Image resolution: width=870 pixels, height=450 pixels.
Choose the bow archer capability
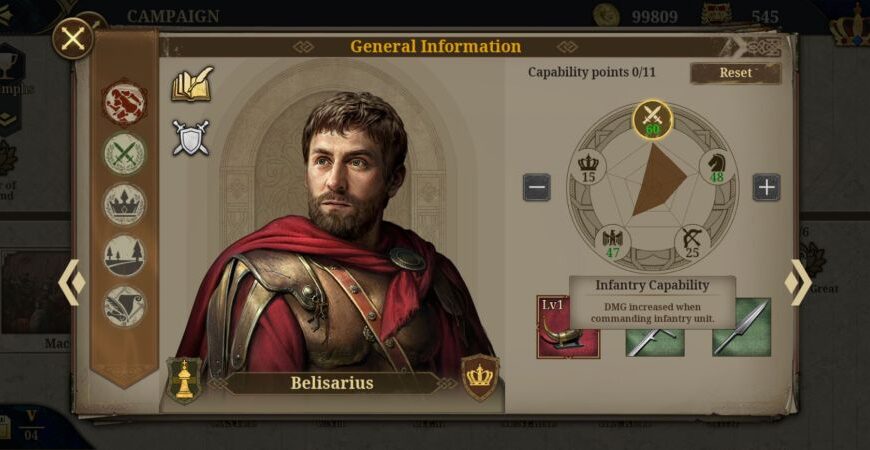click(692, 242)
